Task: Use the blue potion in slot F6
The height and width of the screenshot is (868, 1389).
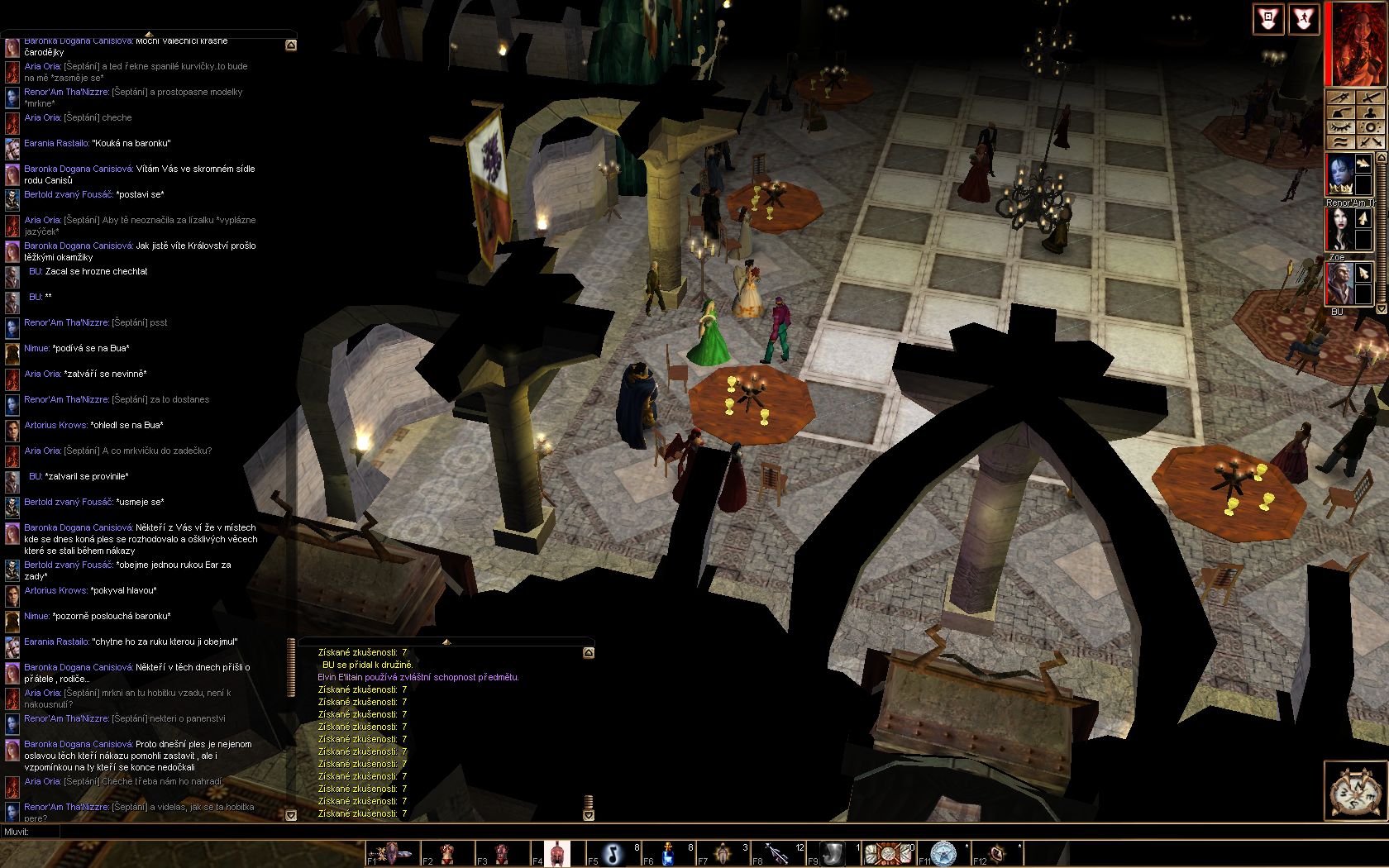Action: pos(668,853)
